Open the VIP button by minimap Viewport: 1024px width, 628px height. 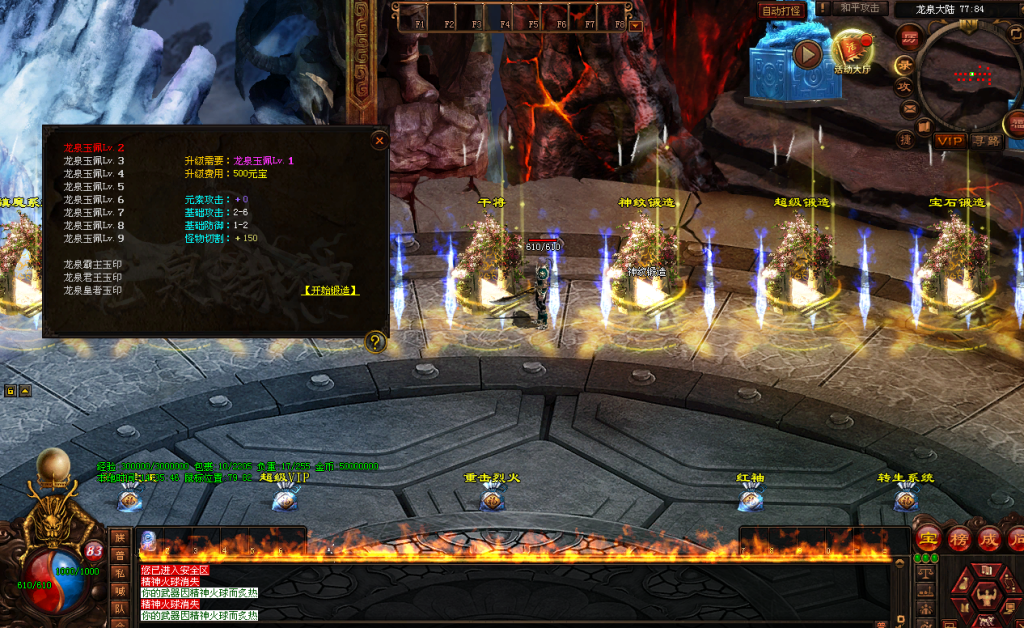[x=949, y=141]
